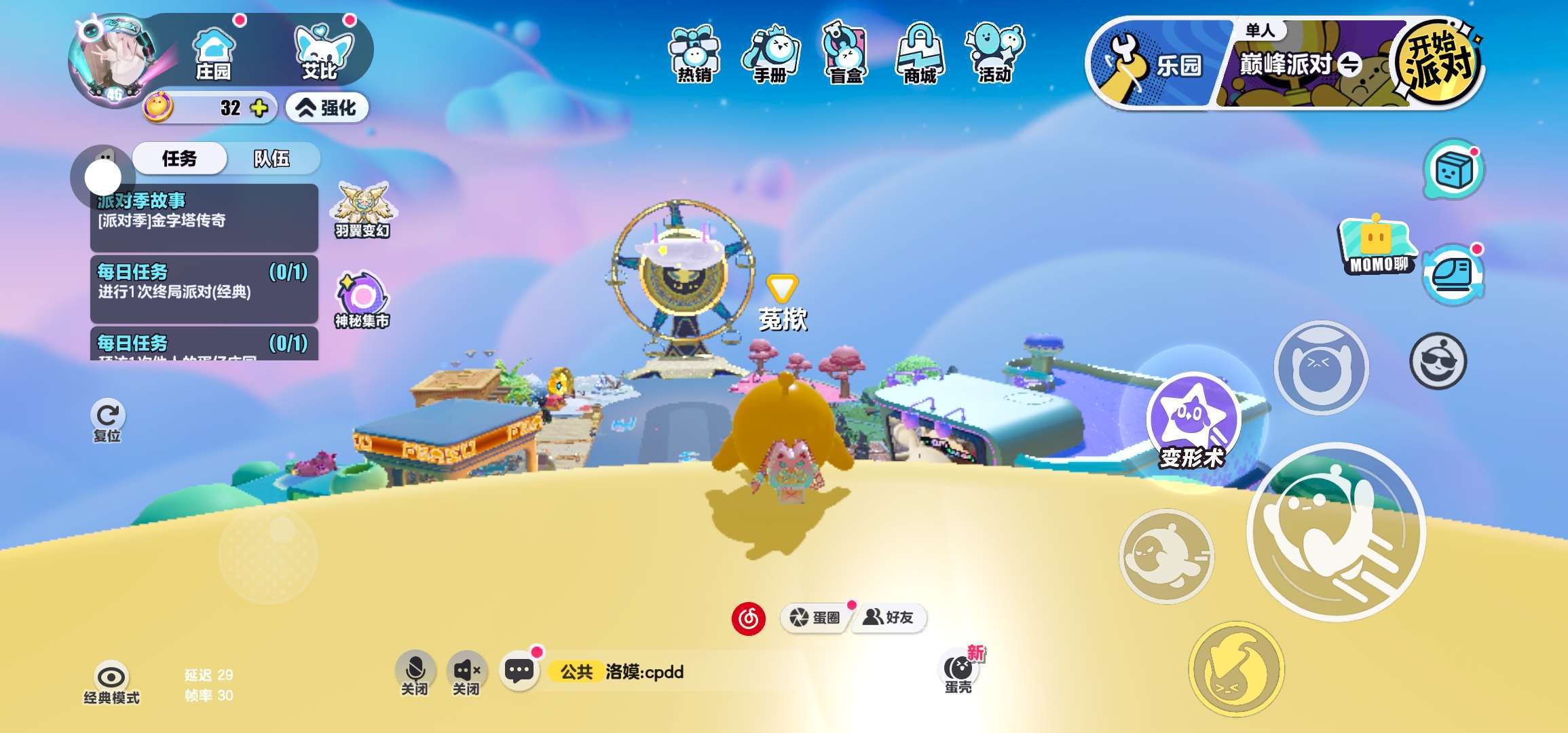Open the 庄园 manor icon
1568x733 pixels.
213,54
